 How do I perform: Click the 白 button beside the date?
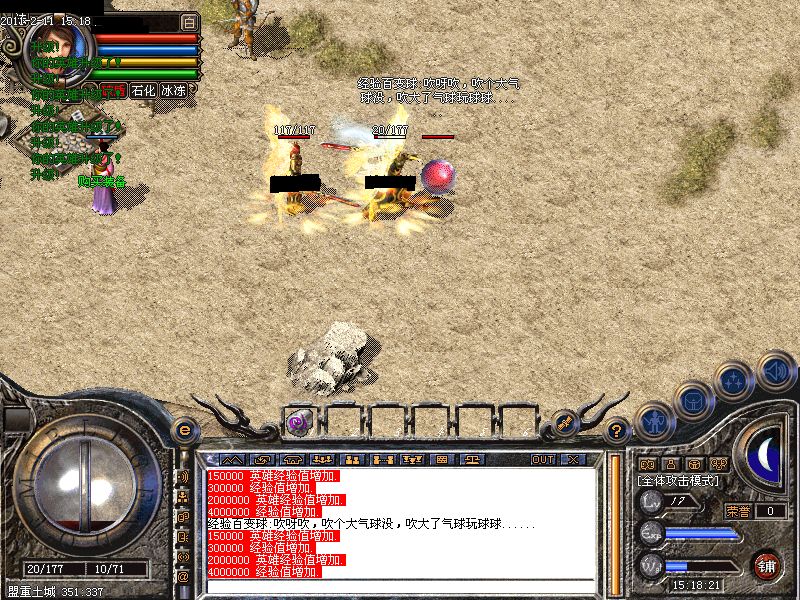[x=190, y=22]
